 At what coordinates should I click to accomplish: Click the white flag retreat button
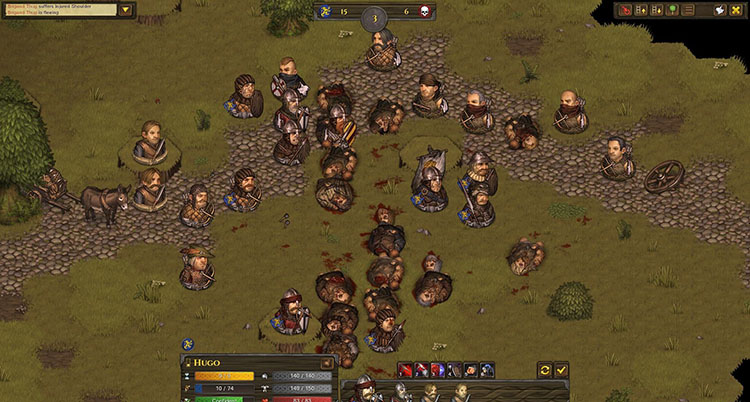718,10
